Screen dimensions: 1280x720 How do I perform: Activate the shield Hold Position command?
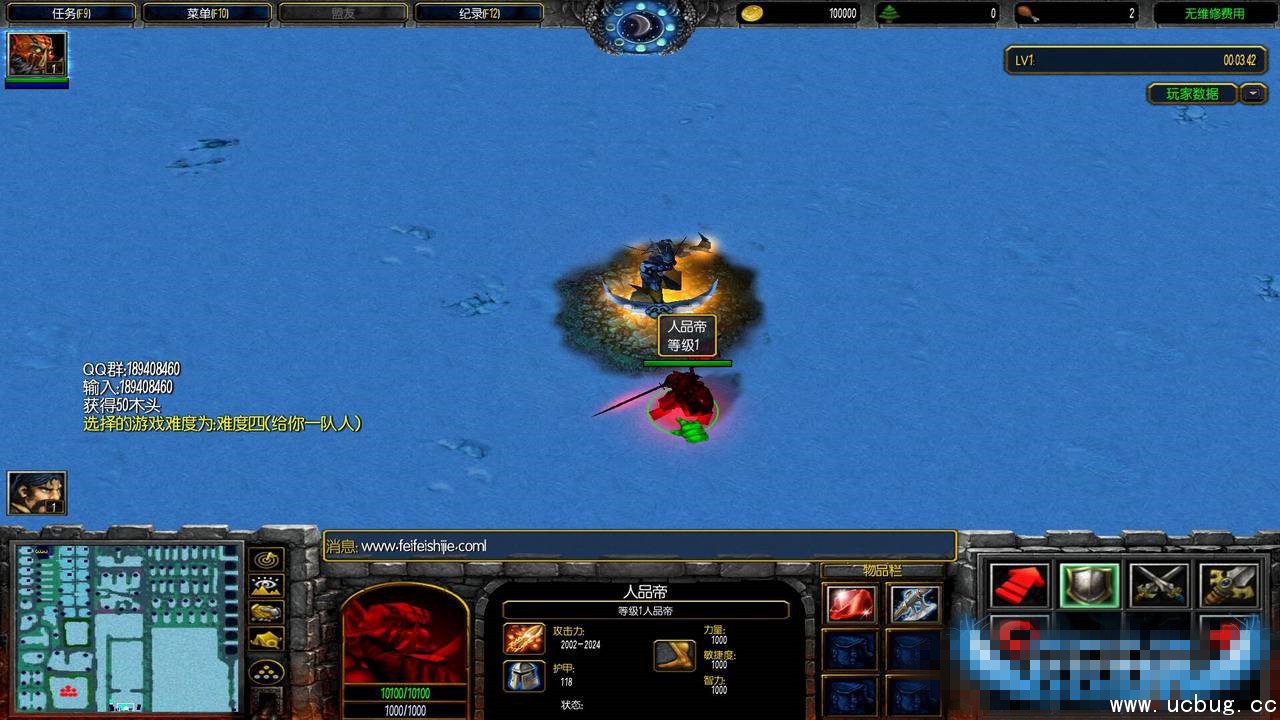coord(1089,586)
